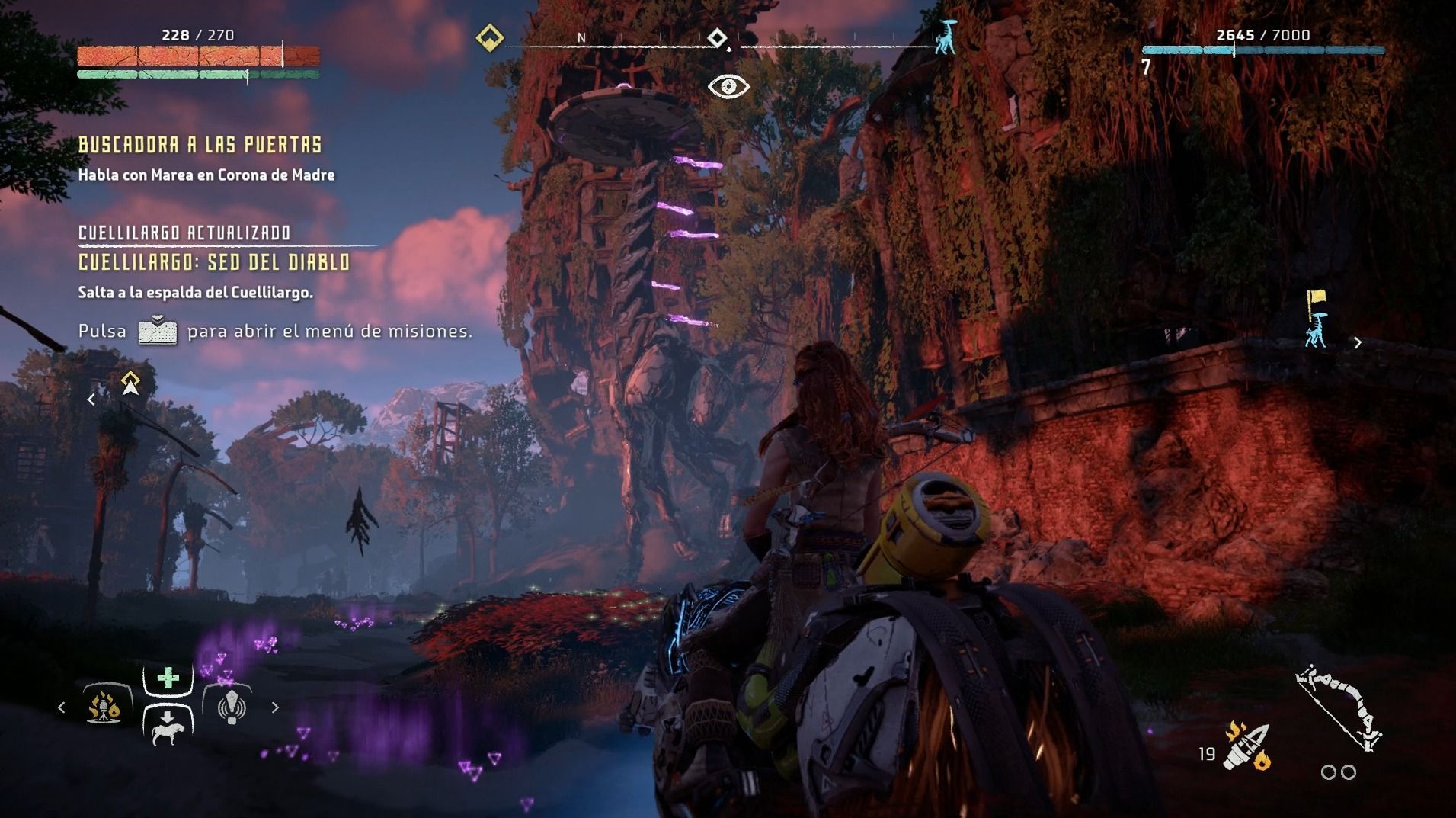Click the yellow quest diamond on compass

(489, 37)
